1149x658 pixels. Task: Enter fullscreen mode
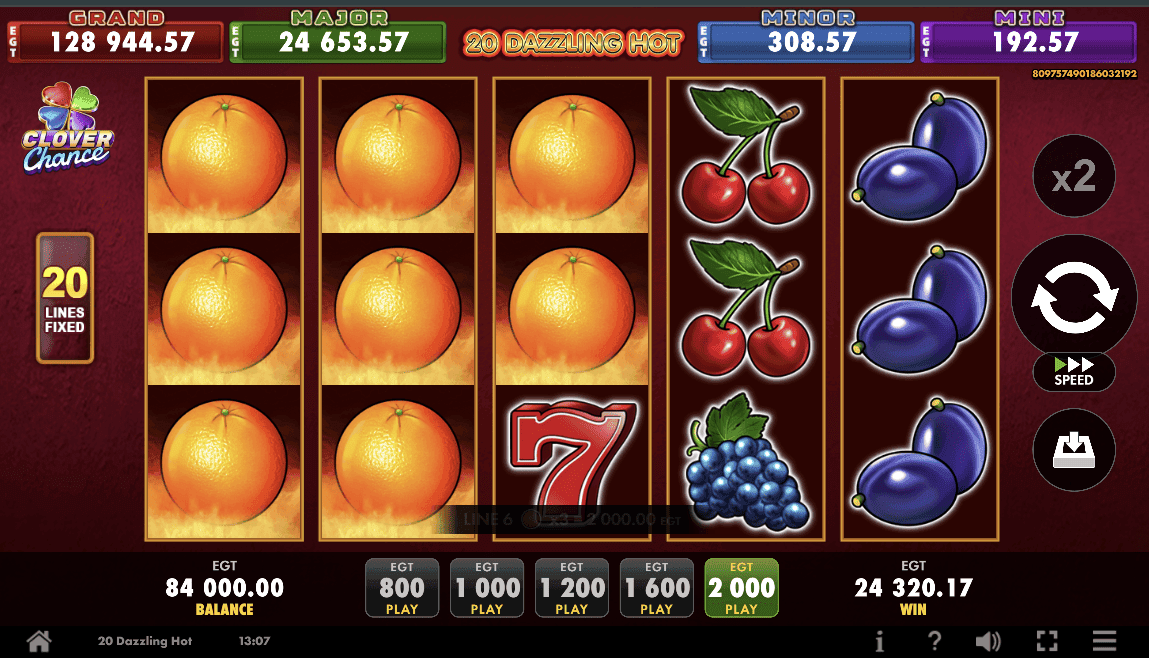click(x=1047, y=641)
